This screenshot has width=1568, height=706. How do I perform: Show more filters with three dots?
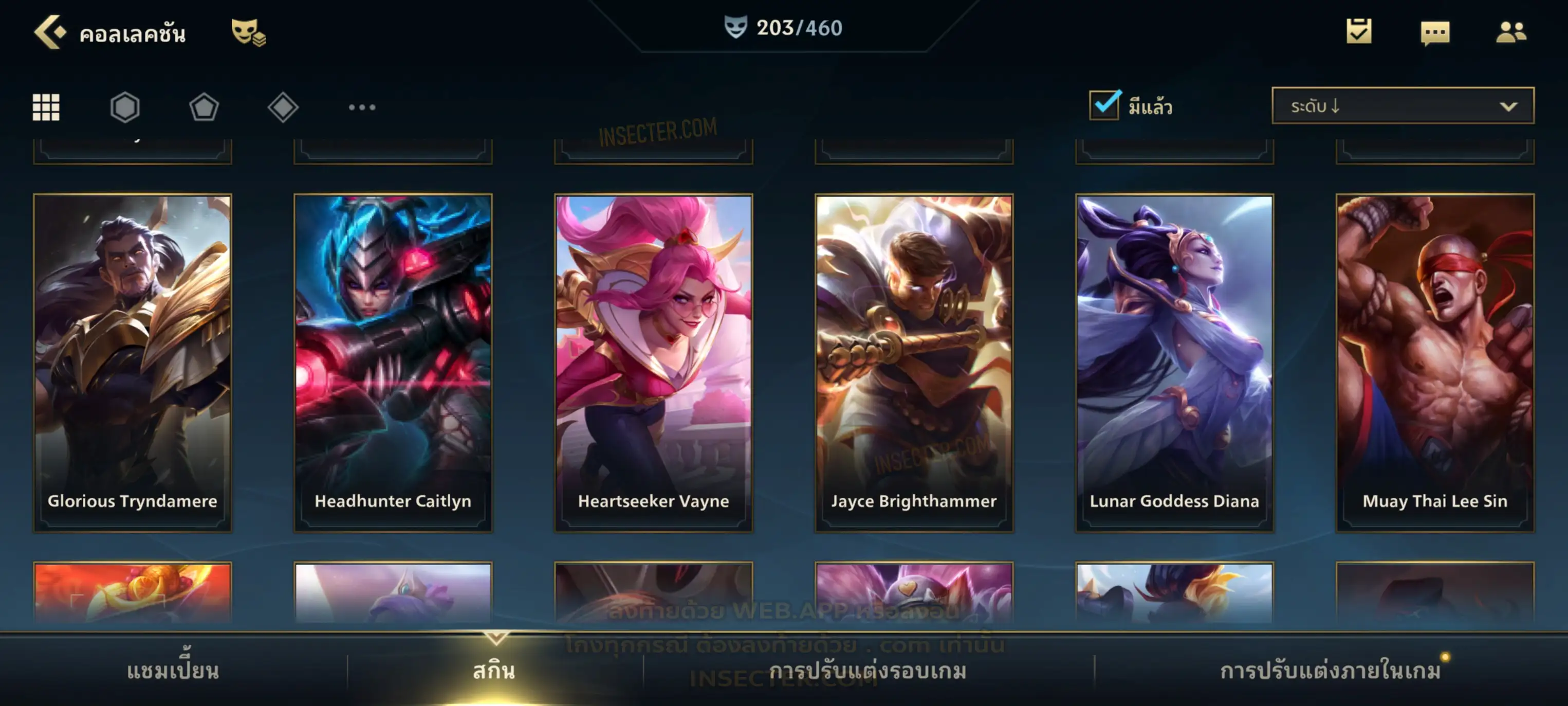(x=362, y=107)
